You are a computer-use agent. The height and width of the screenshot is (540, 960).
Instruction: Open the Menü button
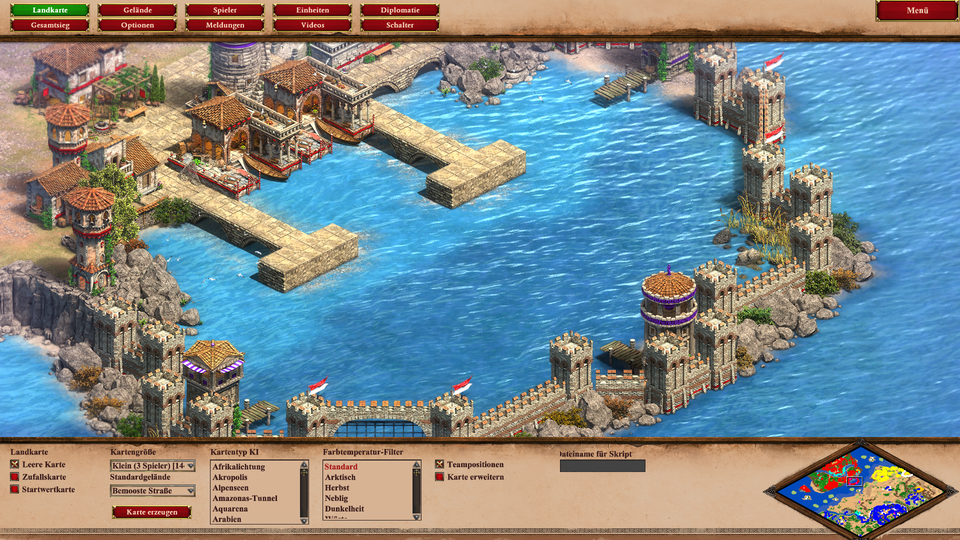(x=917, y=11)
